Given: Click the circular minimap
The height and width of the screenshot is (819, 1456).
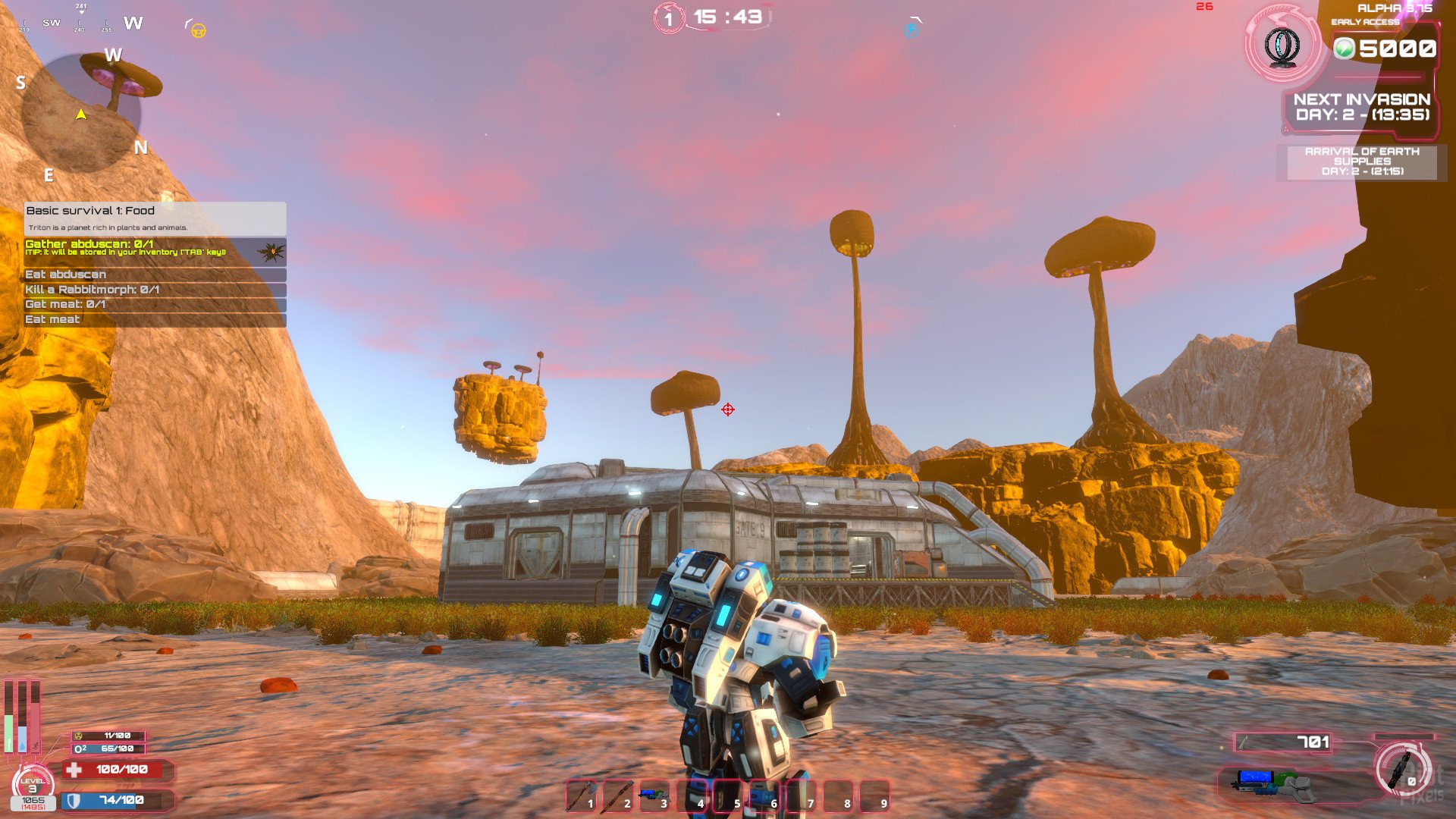Looking at the screenshot, I should (81, 114).
